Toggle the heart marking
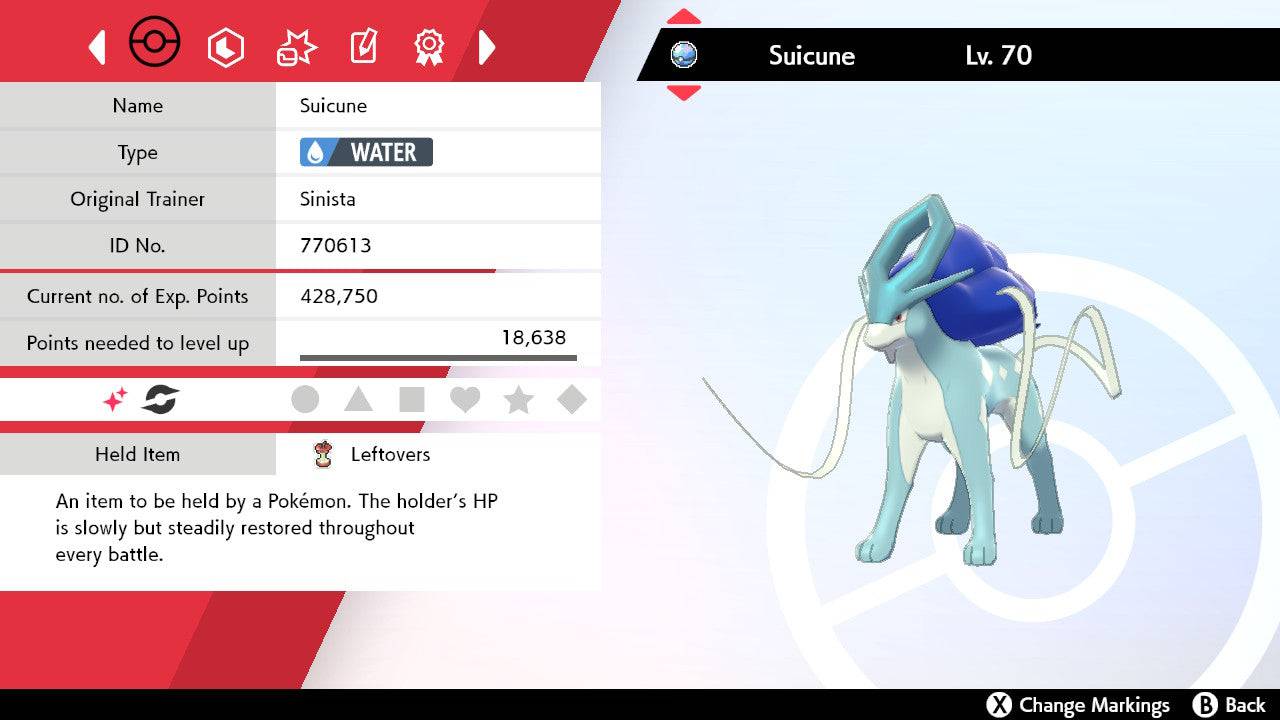The width and height of the screenshot is (1280, 720). click(465, 400)
